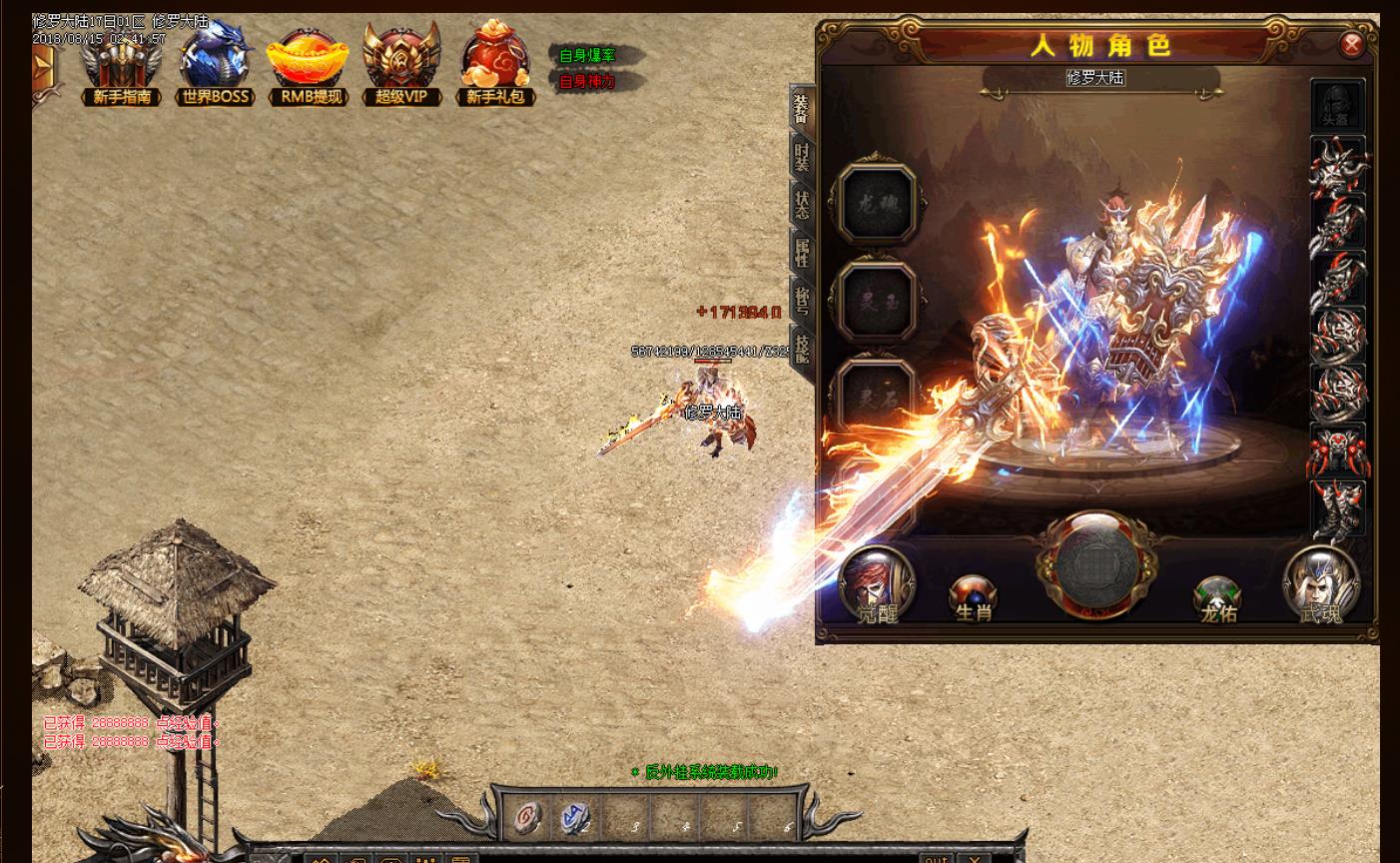Switch to the 状态 status tab
Image resolution: width=1400 pixels, height=863 pixels.
click(x=801, y=205)
